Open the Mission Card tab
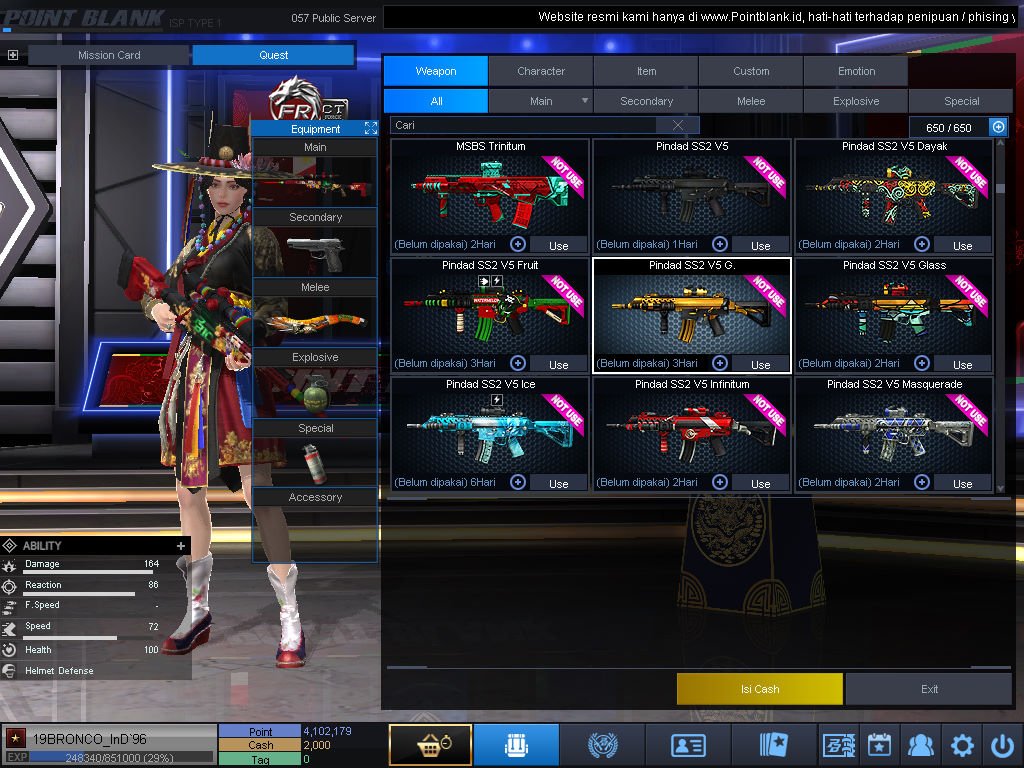 (109, 55)
